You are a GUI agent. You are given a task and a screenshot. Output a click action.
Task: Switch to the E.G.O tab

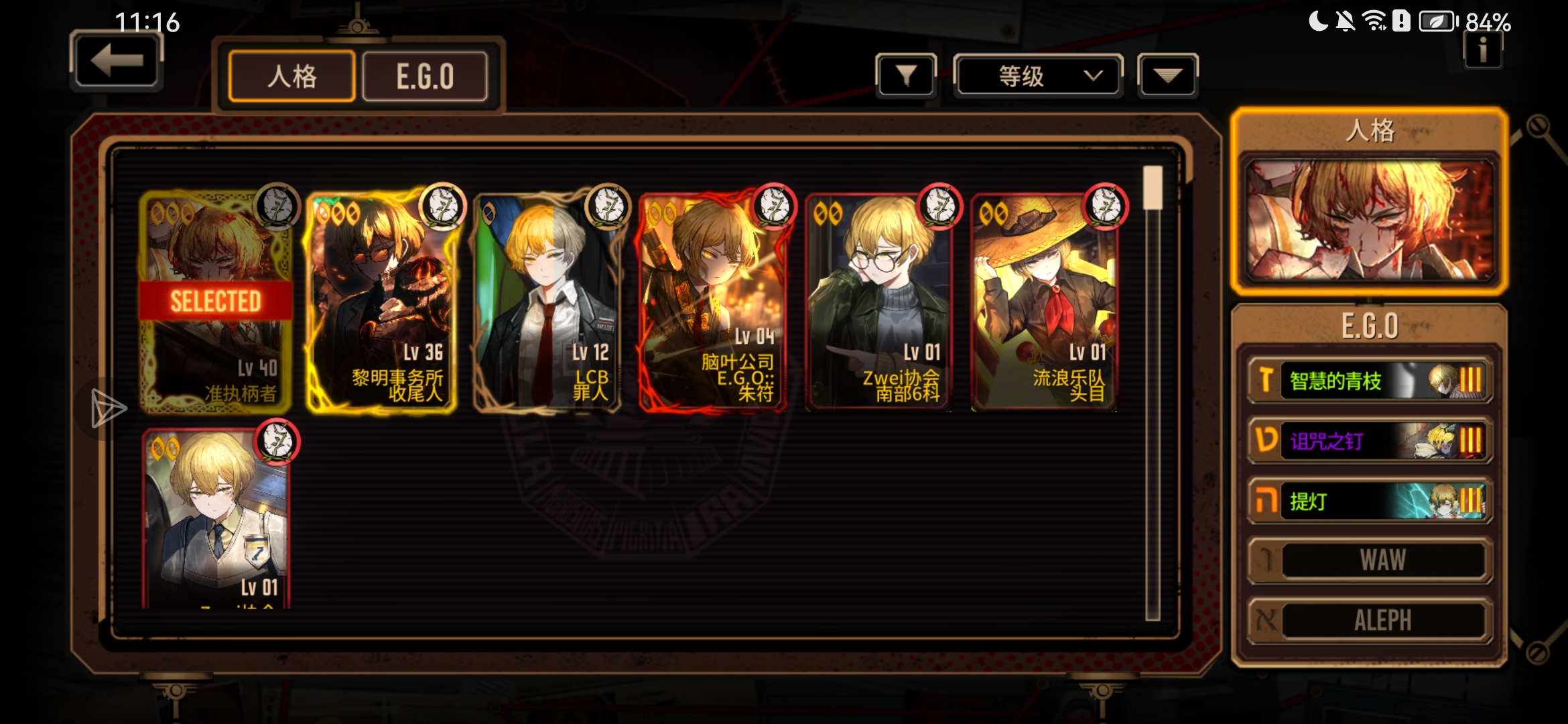[x=425, y=76]
